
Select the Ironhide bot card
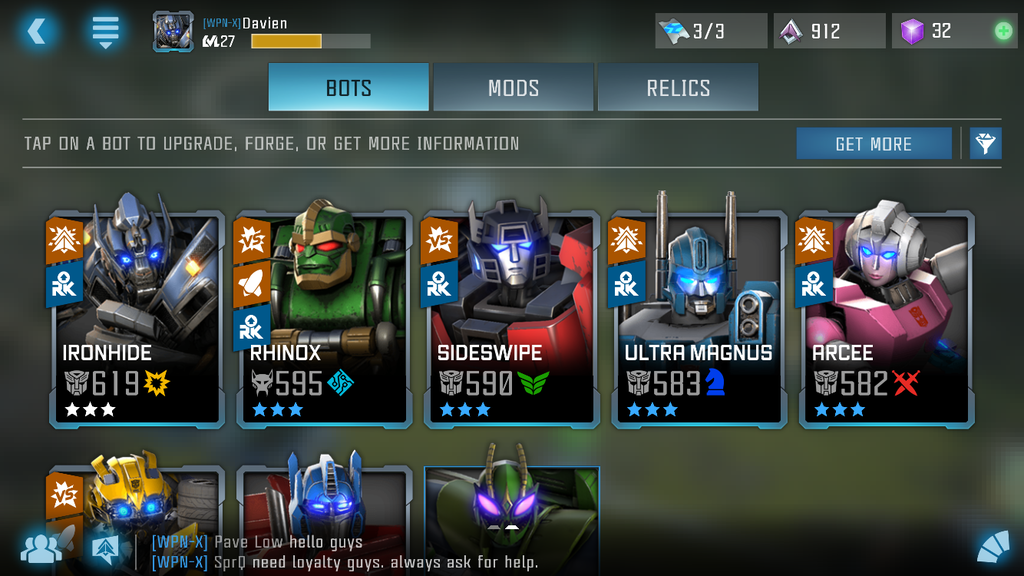(x=135, y=320)
